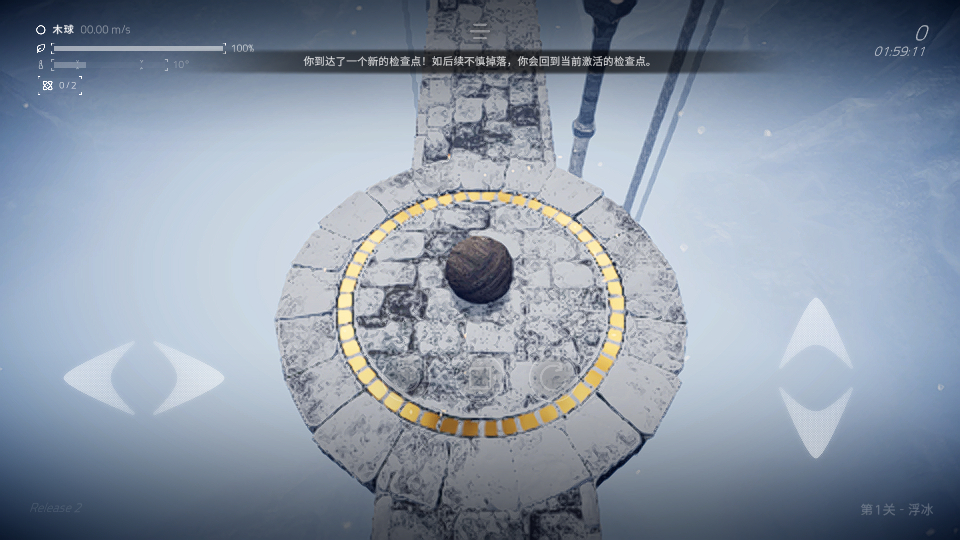Tap the forward (up) arrow control
960x540 pixels.
pos(816,333)
